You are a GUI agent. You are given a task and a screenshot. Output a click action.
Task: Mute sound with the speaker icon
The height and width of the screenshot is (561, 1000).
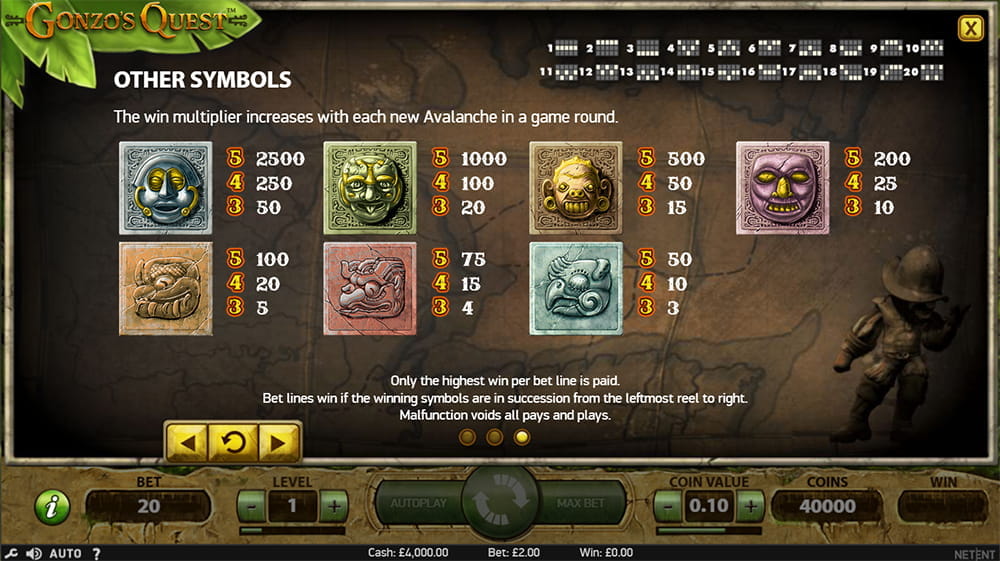pos(34,553)
